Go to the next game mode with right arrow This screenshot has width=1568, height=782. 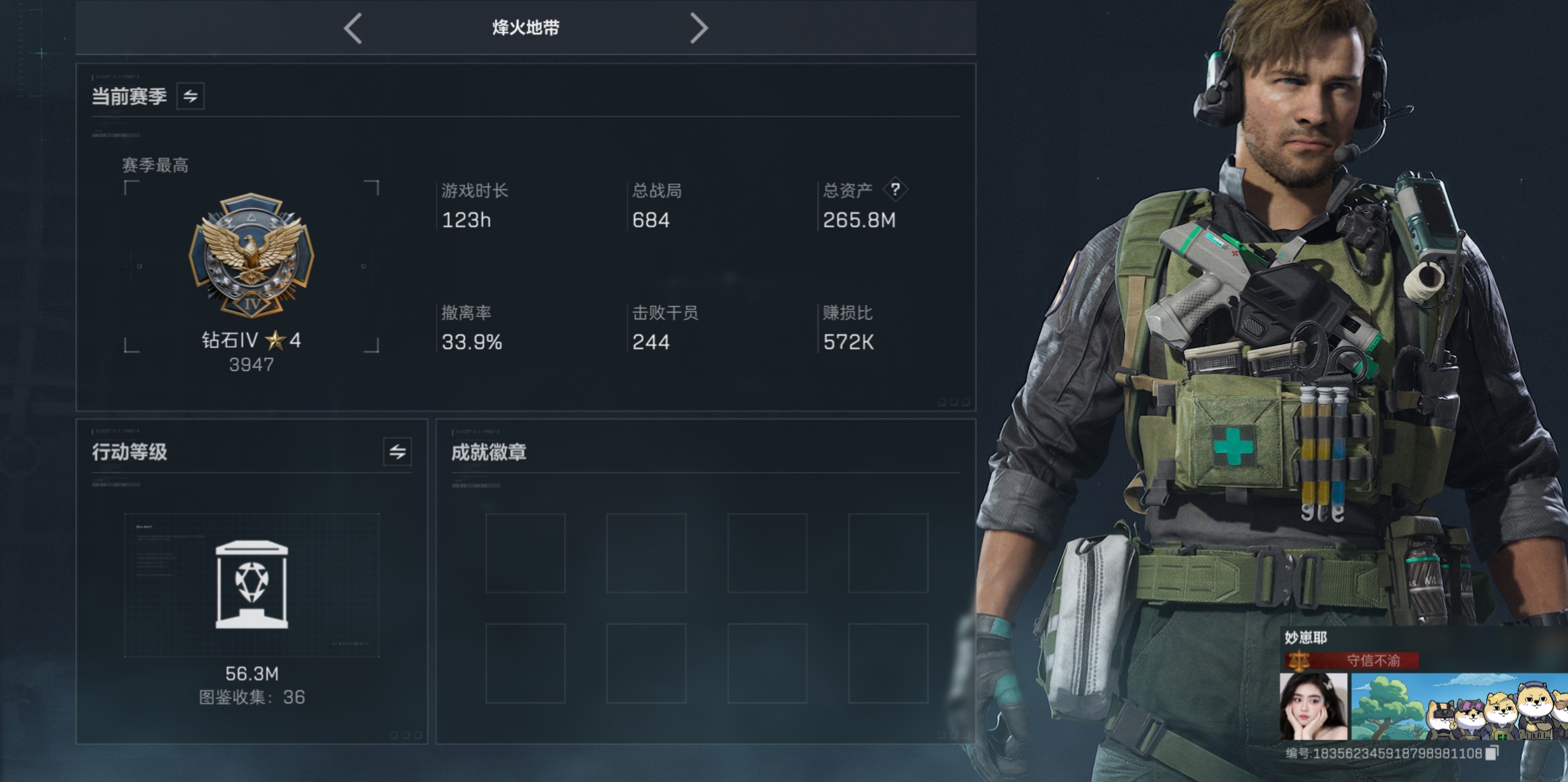(699, 28)
